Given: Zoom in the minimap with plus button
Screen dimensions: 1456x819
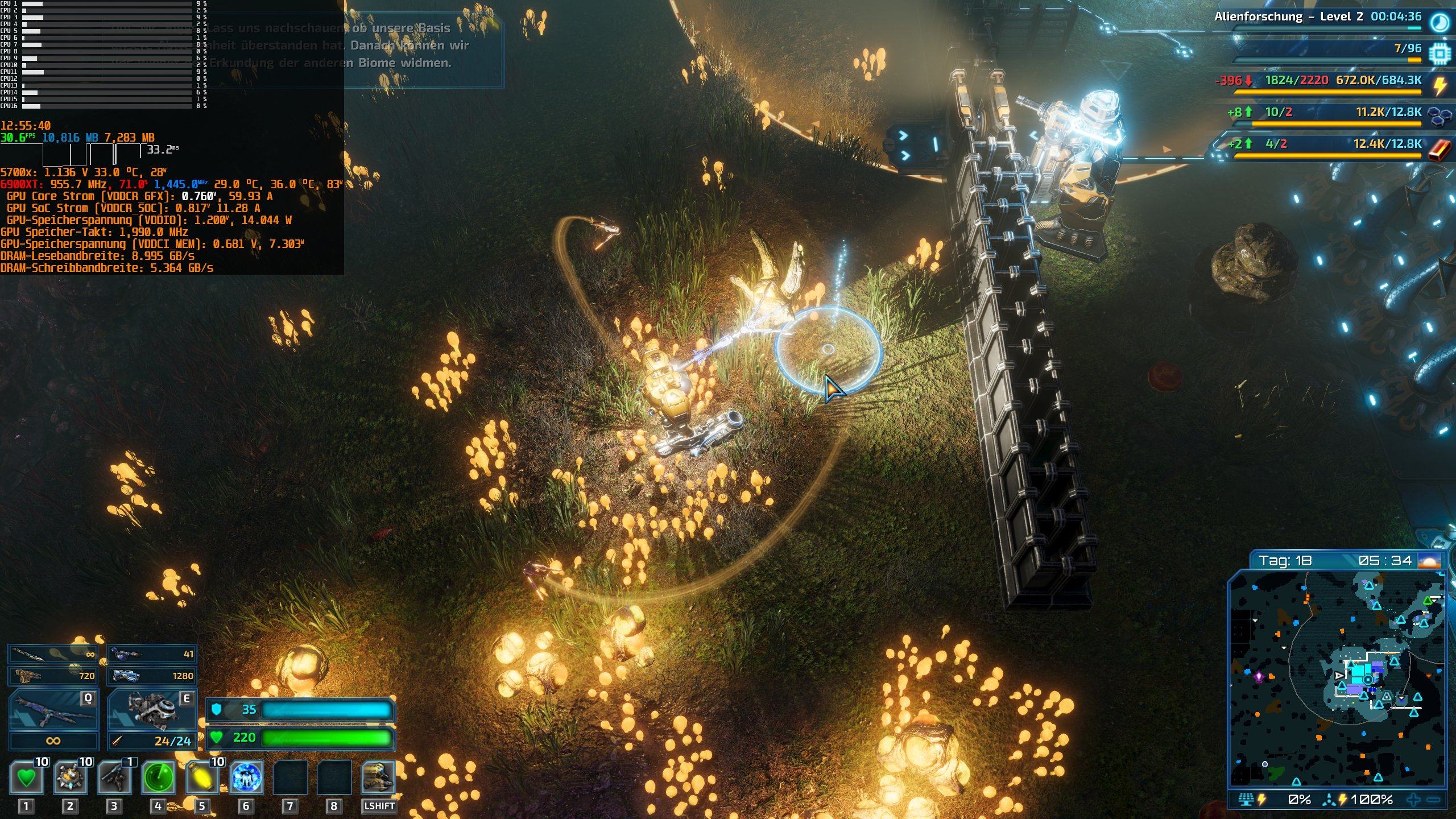Looking at the screenshot, I should point(1413,800).
